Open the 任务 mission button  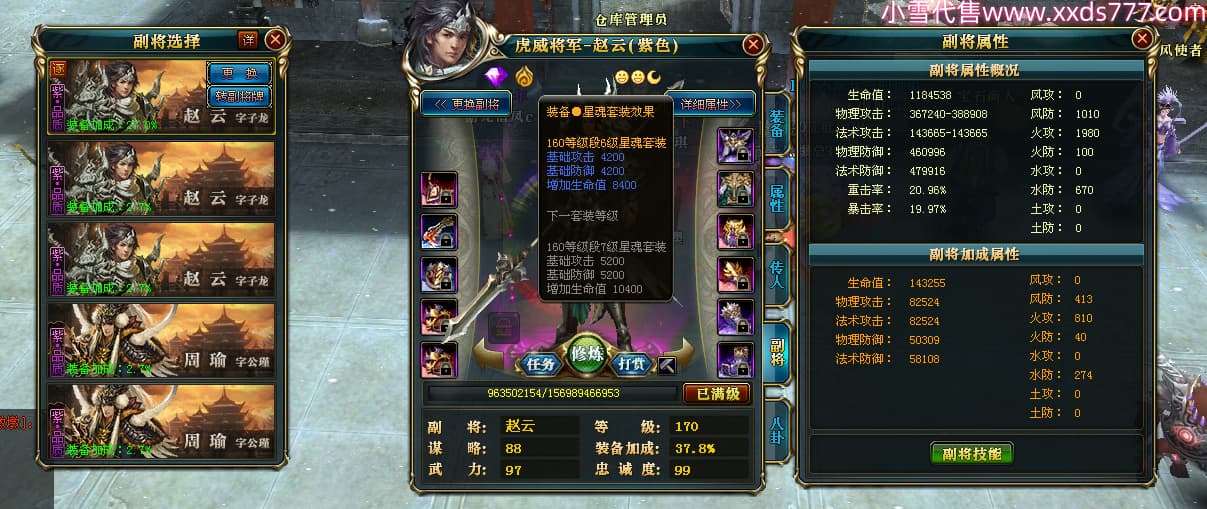point(541,364)
